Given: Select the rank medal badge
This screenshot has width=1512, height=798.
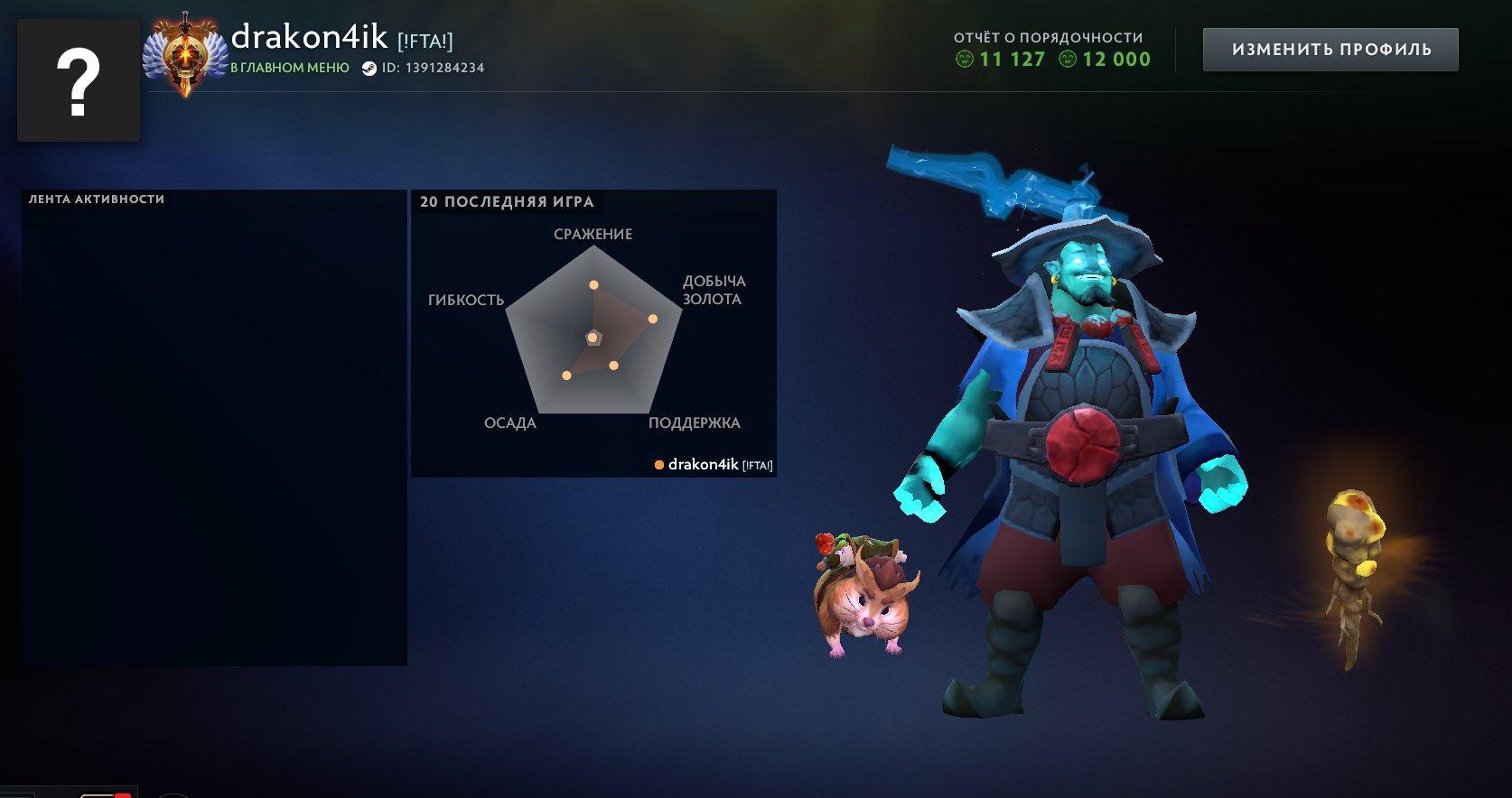Looking at the screenshot, I should [x=185, y=56].
